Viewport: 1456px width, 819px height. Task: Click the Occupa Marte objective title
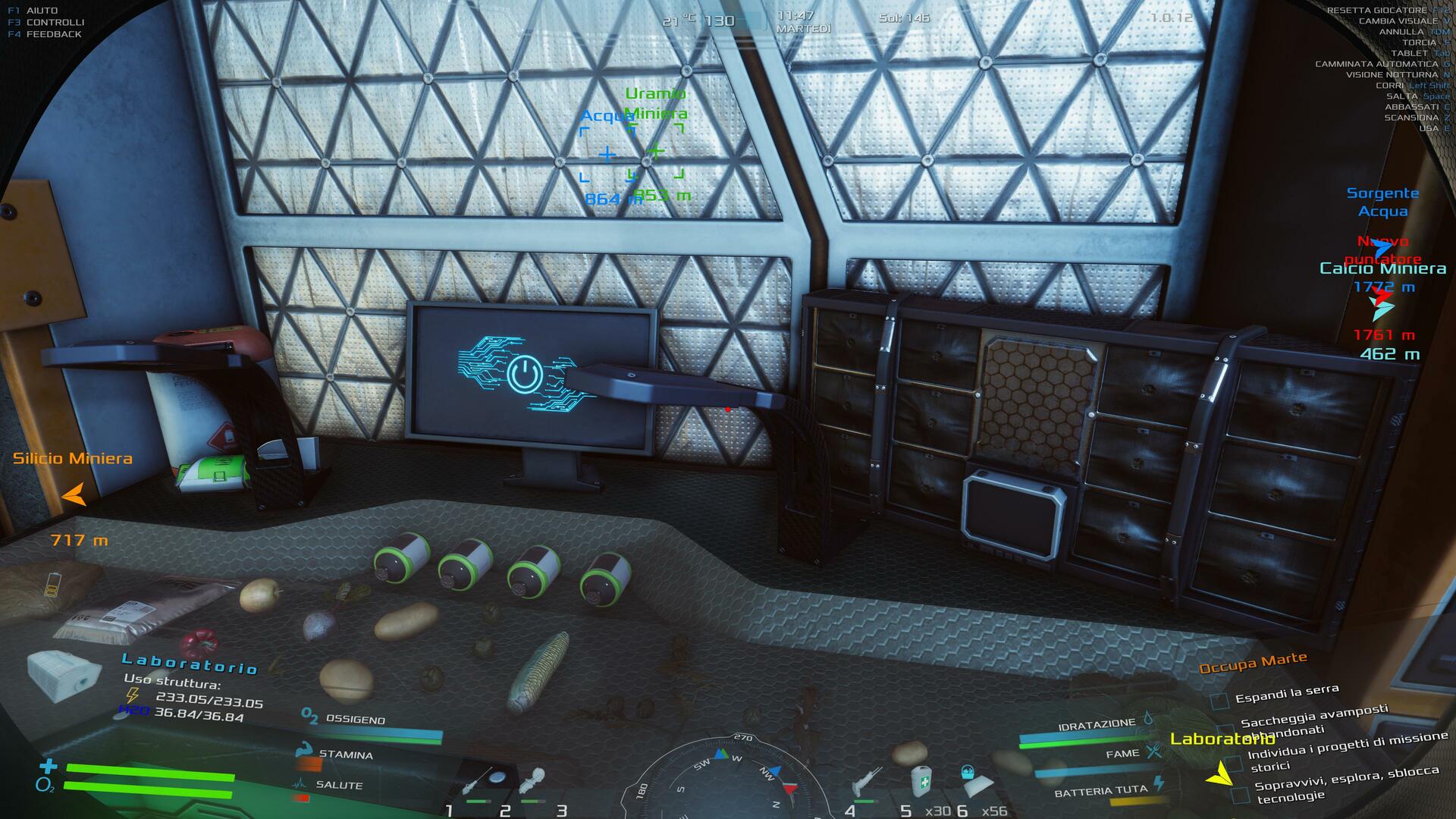pos(1253,662)
